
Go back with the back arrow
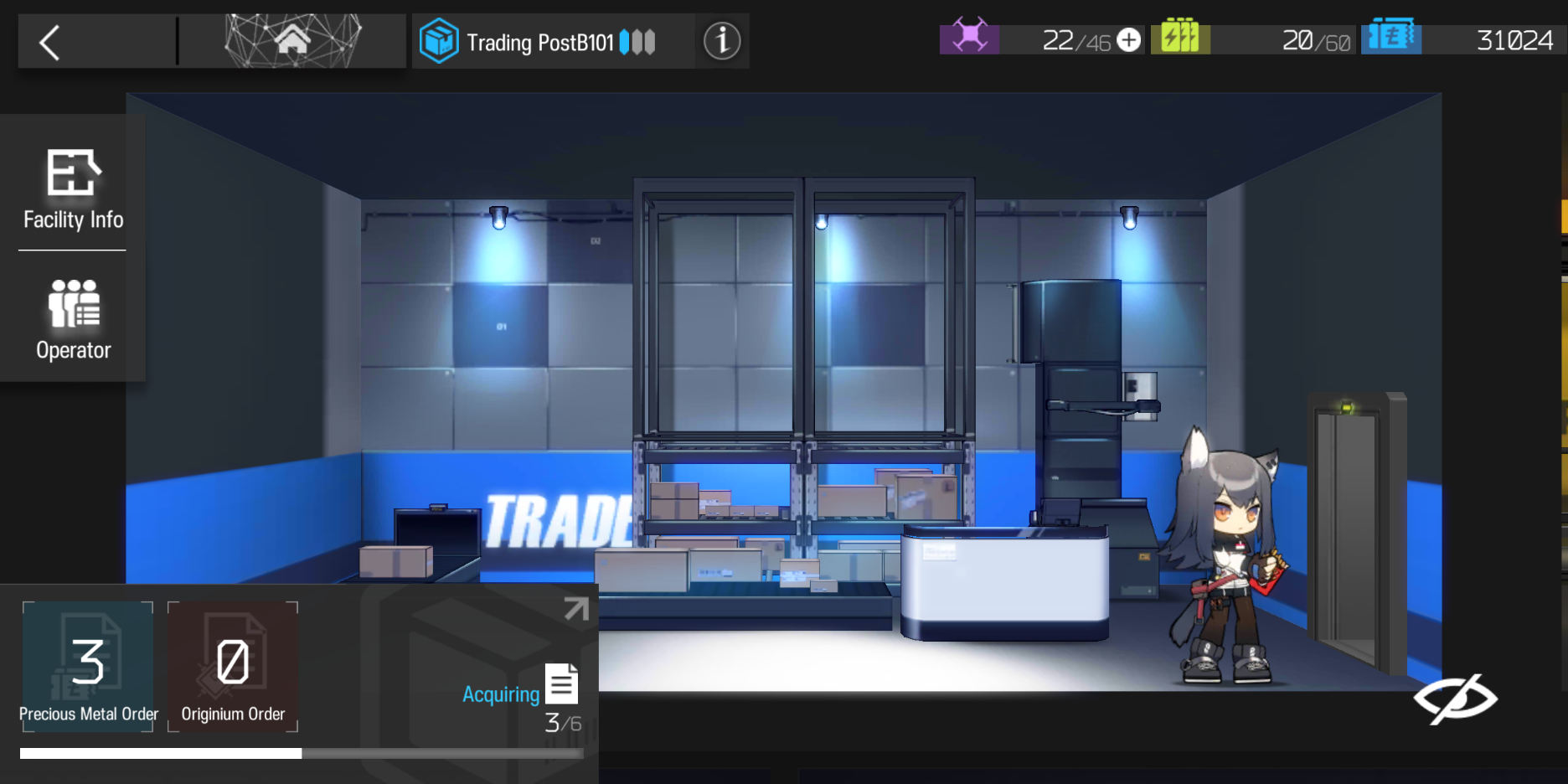48,40
